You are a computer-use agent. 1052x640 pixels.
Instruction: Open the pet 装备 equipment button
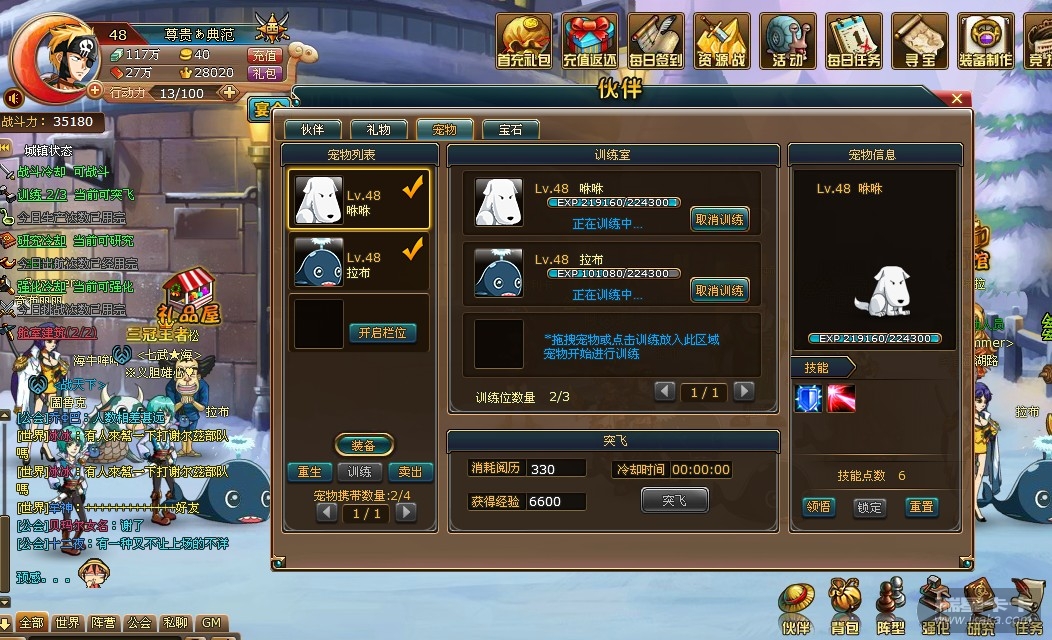[363, 445]
